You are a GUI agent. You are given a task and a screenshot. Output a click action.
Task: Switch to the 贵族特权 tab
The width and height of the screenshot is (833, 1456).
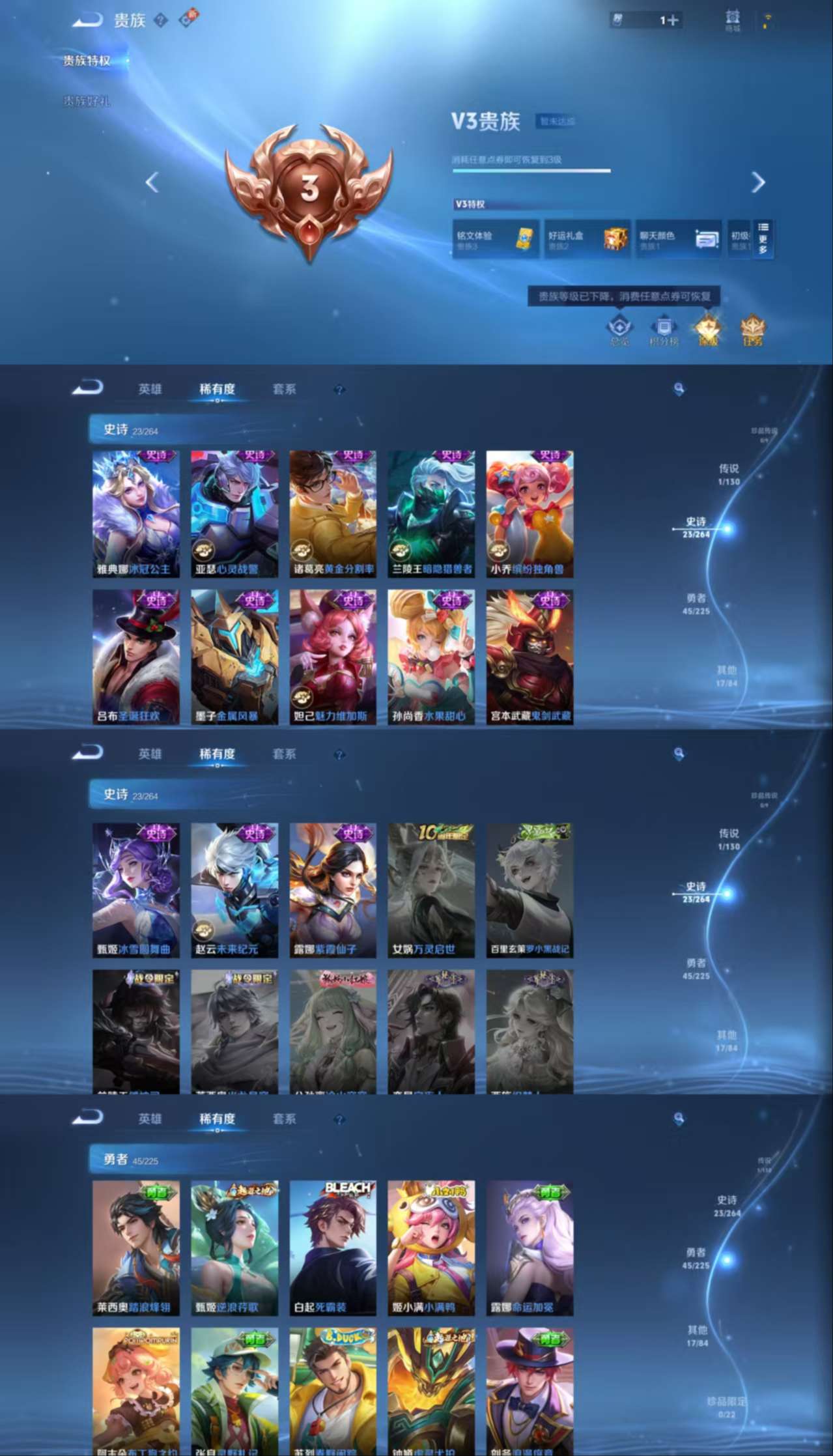pyautogui.click(x=87, y=61)
